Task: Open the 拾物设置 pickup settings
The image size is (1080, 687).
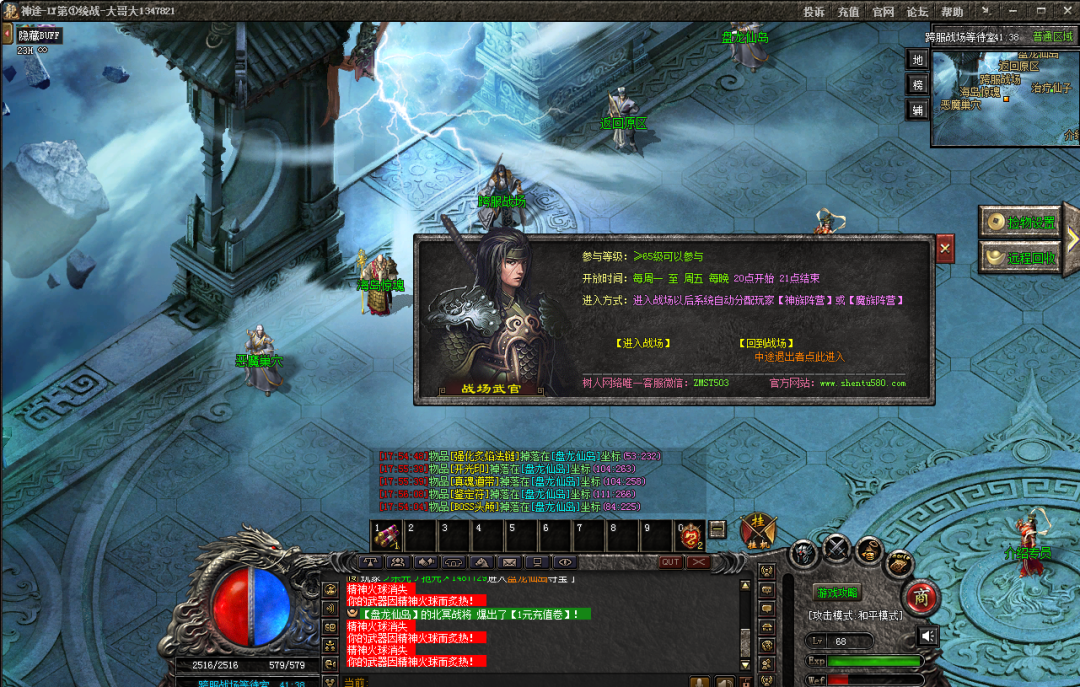Action: pyautogui.click(x=1020, y=222)
